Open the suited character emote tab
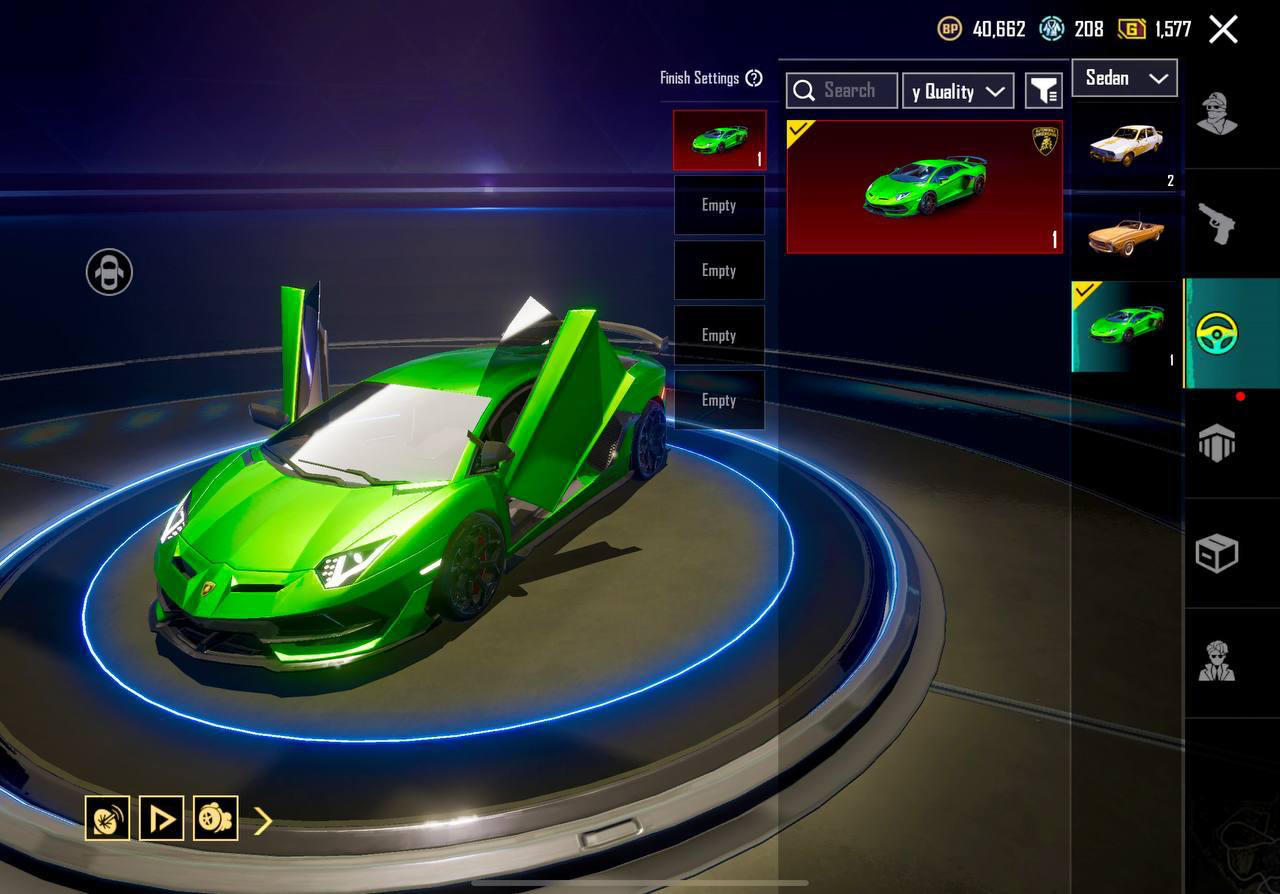This screenshot has height=894, width=1280. [1217, 661]
